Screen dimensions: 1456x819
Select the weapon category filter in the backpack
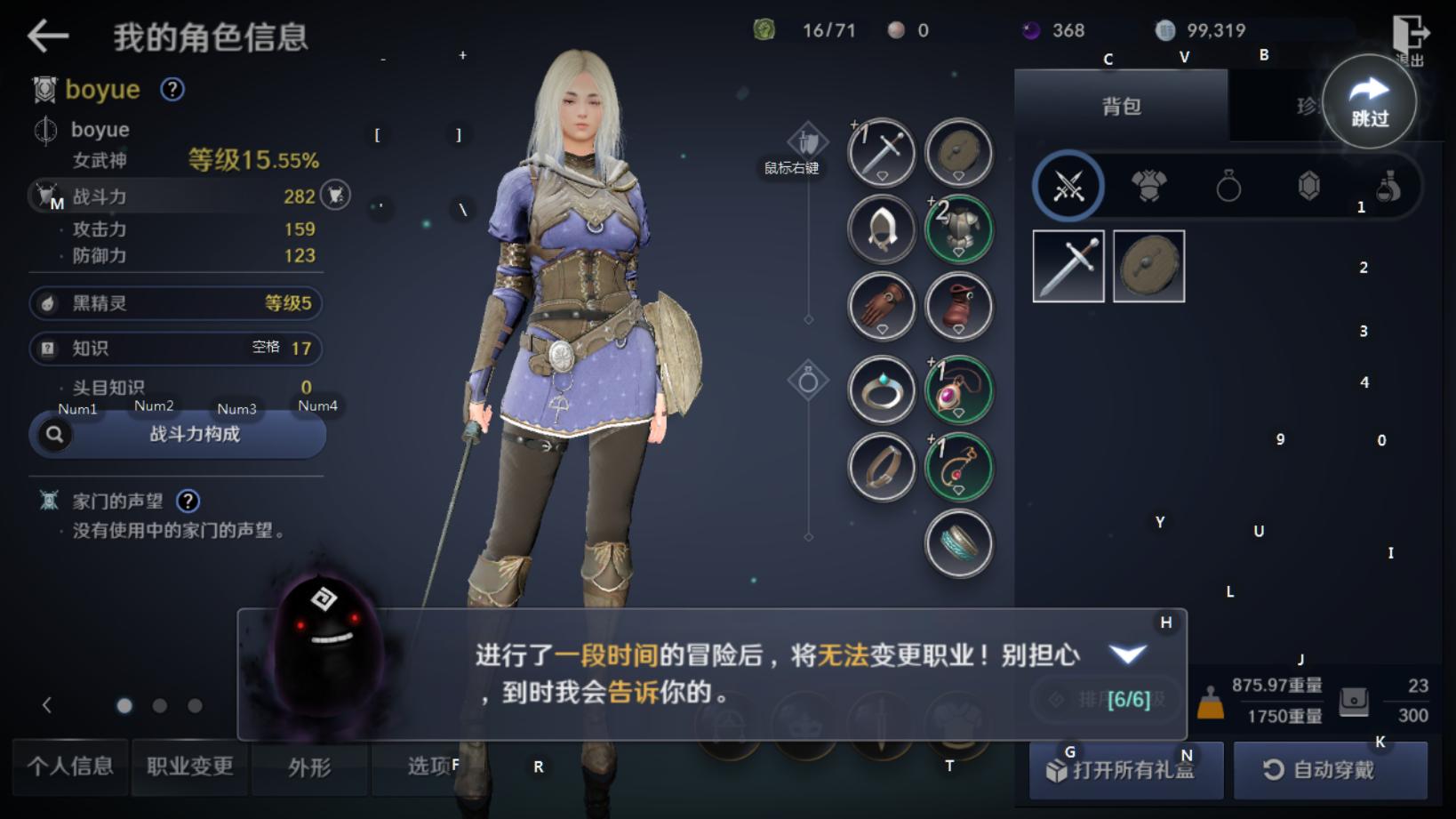[1068, 188]
